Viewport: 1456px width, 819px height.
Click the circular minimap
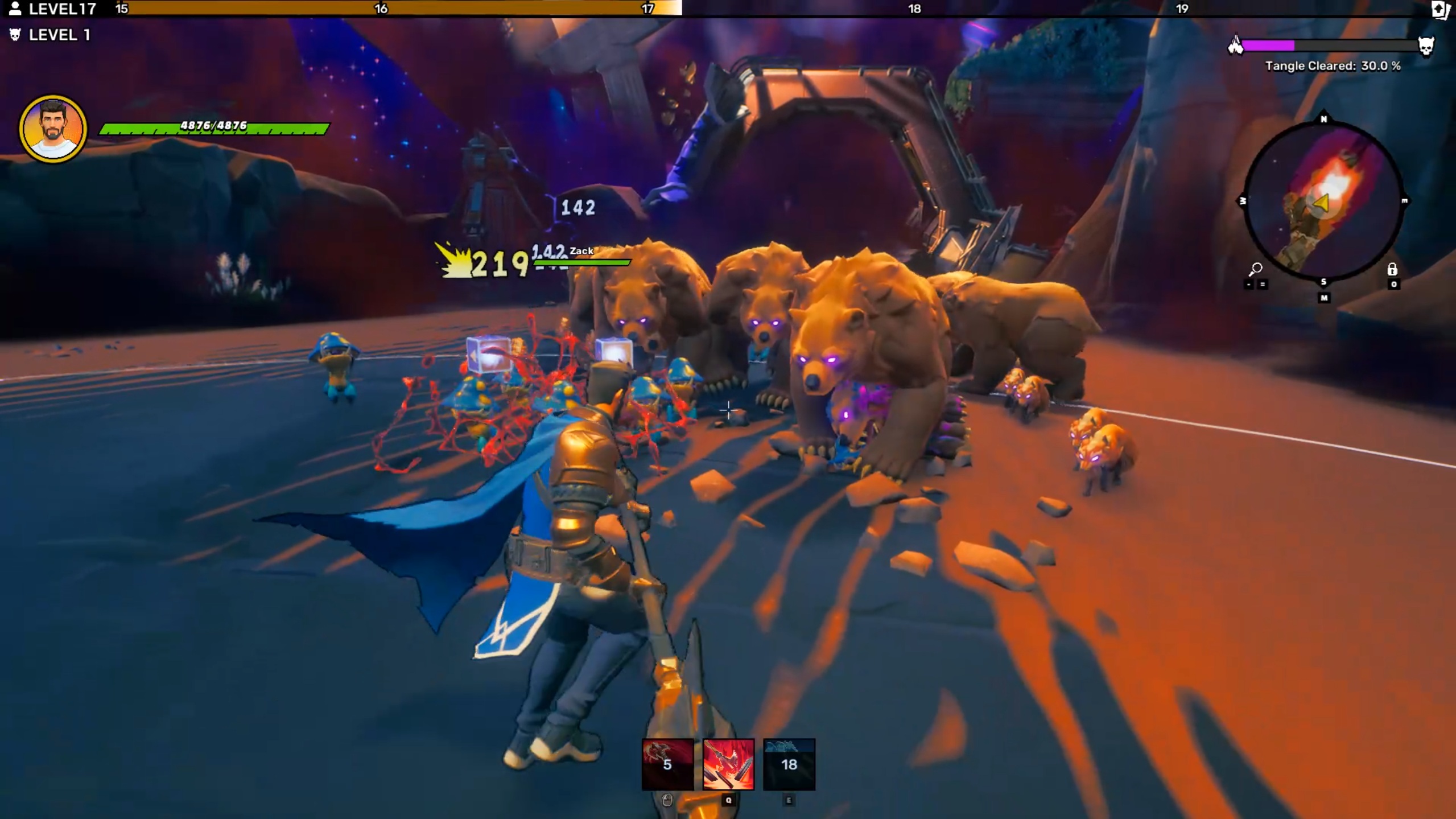(1323, 201)
